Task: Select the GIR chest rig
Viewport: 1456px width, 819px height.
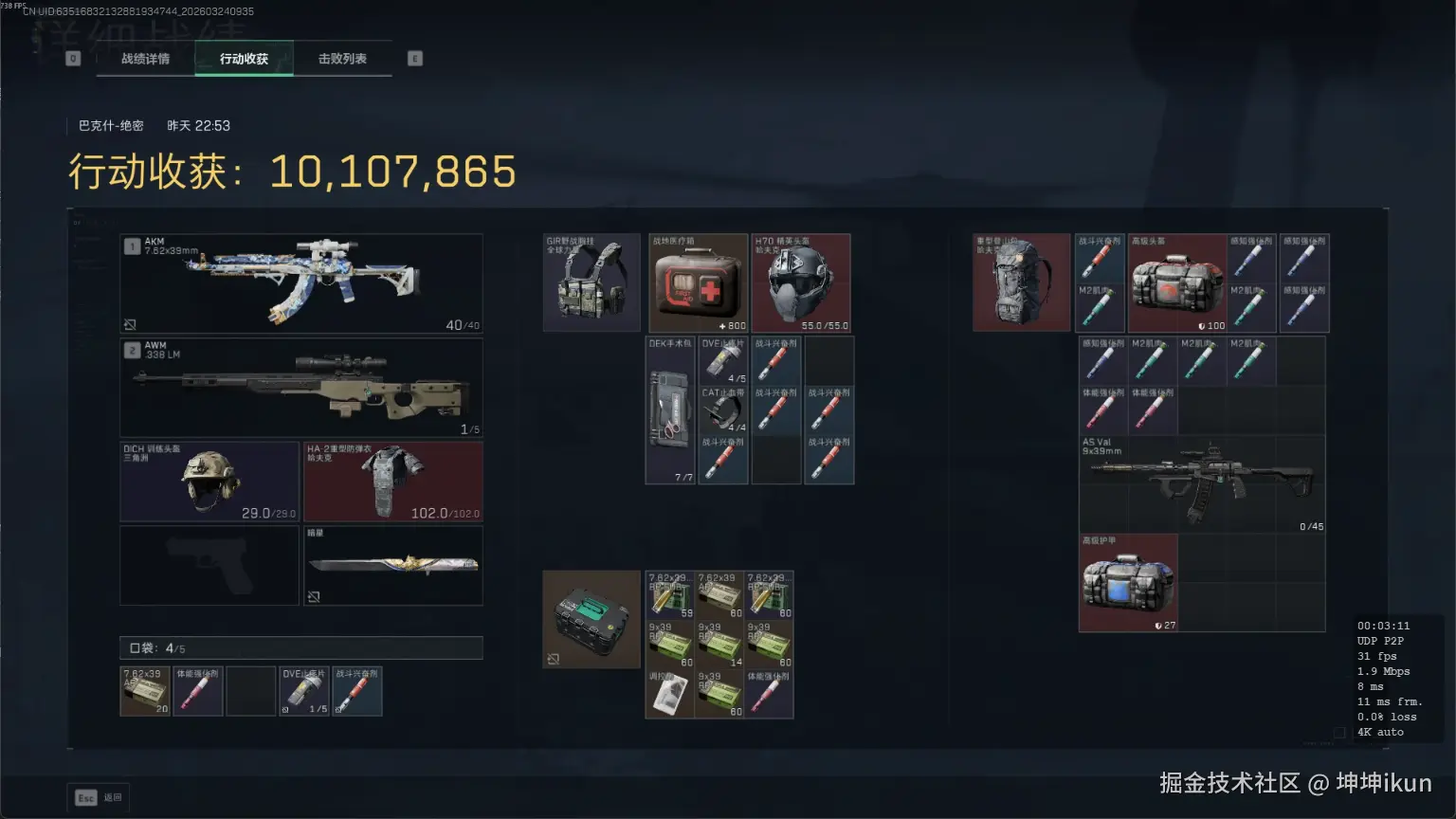Action: 591,282
